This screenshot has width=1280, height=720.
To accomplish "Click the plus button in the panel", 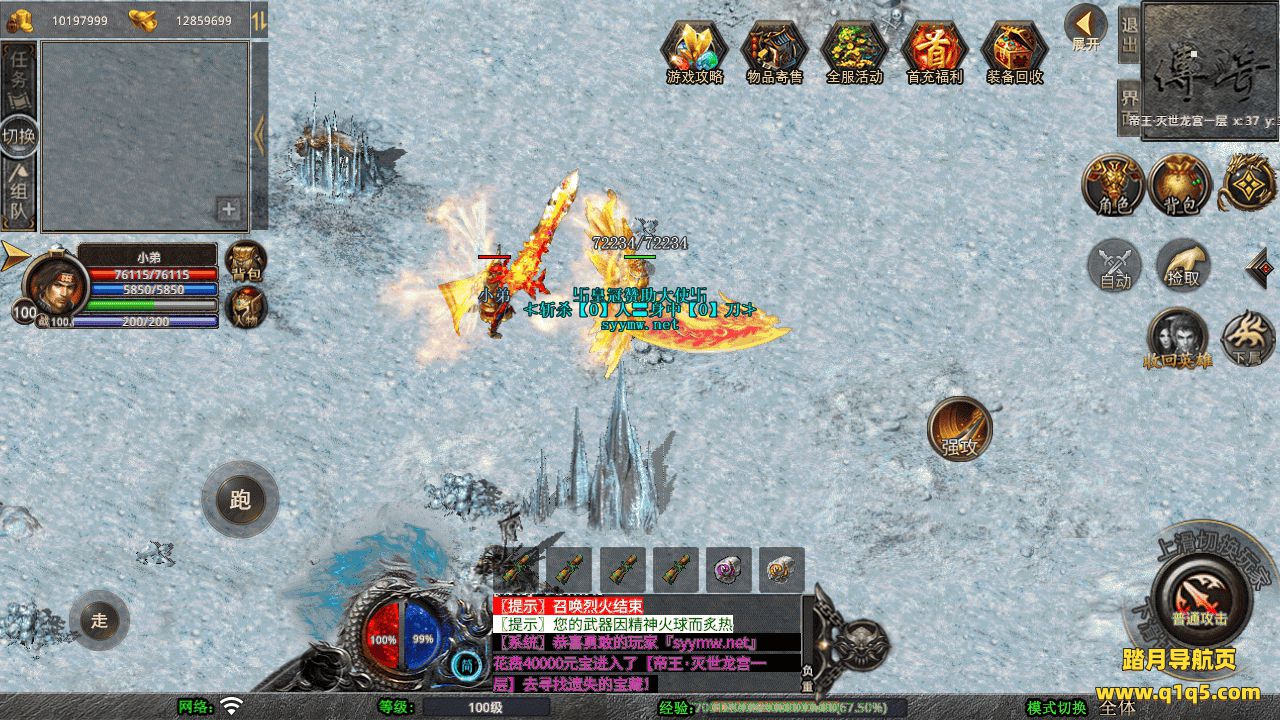I will [229, 209].
